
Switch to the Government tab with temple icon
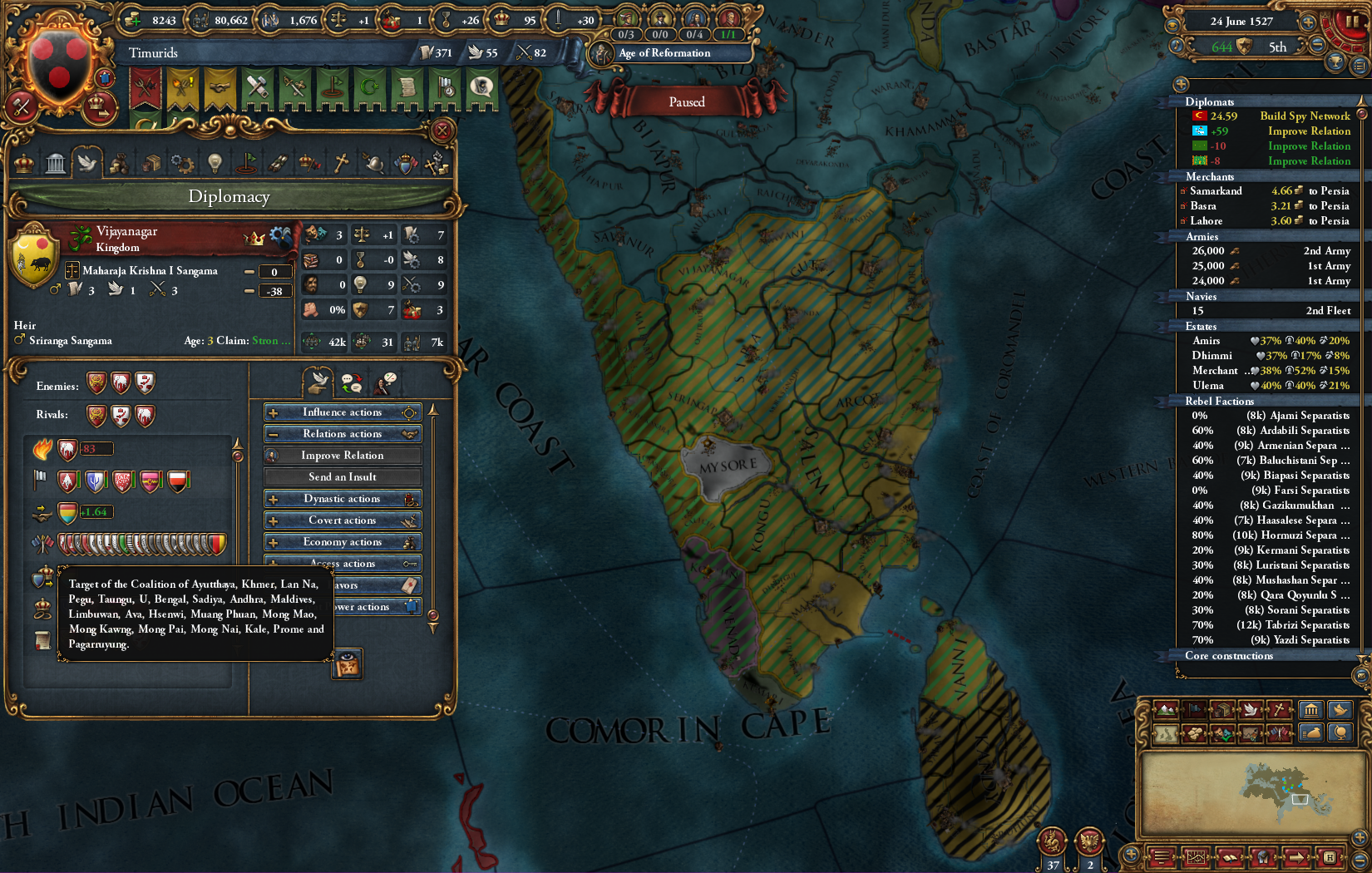pyautogui.click(x=57, y=163)
